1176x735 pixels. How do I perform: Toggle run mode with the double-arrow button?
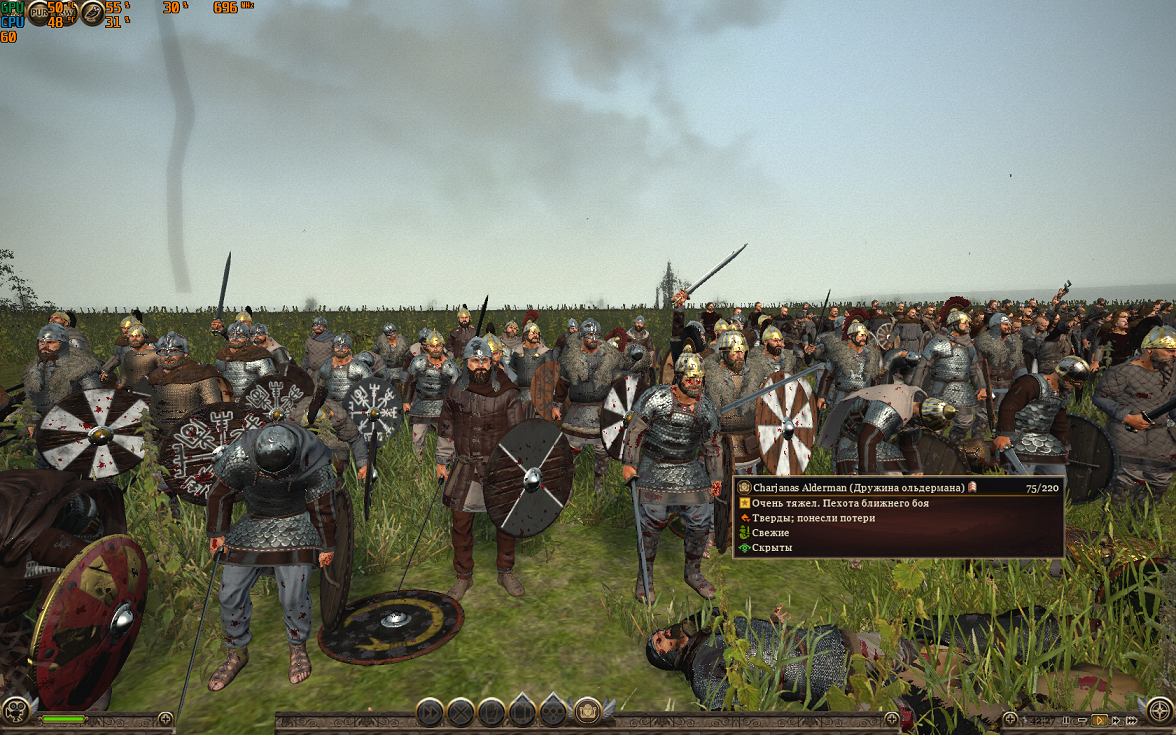point(430,712)
